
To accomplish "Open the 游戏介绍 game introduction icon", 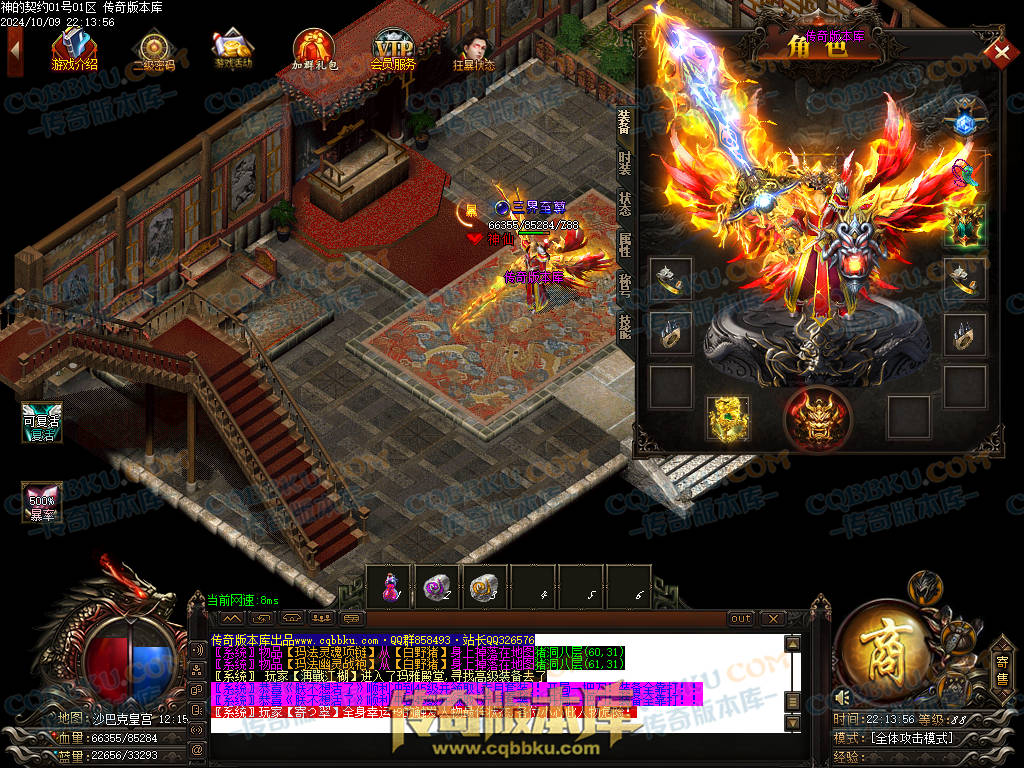I will 74,49.
